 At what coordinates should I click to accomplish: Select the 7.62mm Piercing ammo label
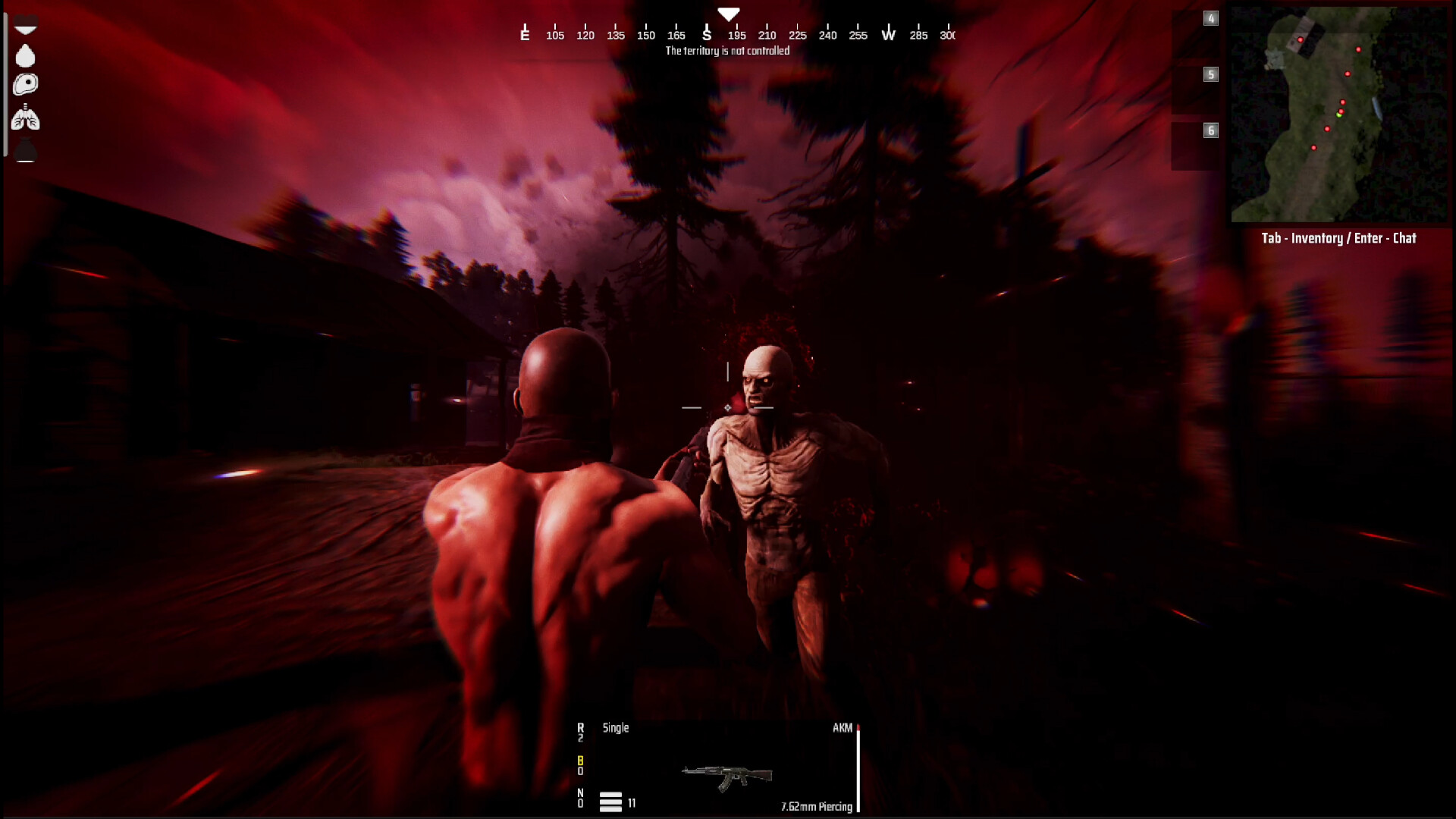[817, 807]
